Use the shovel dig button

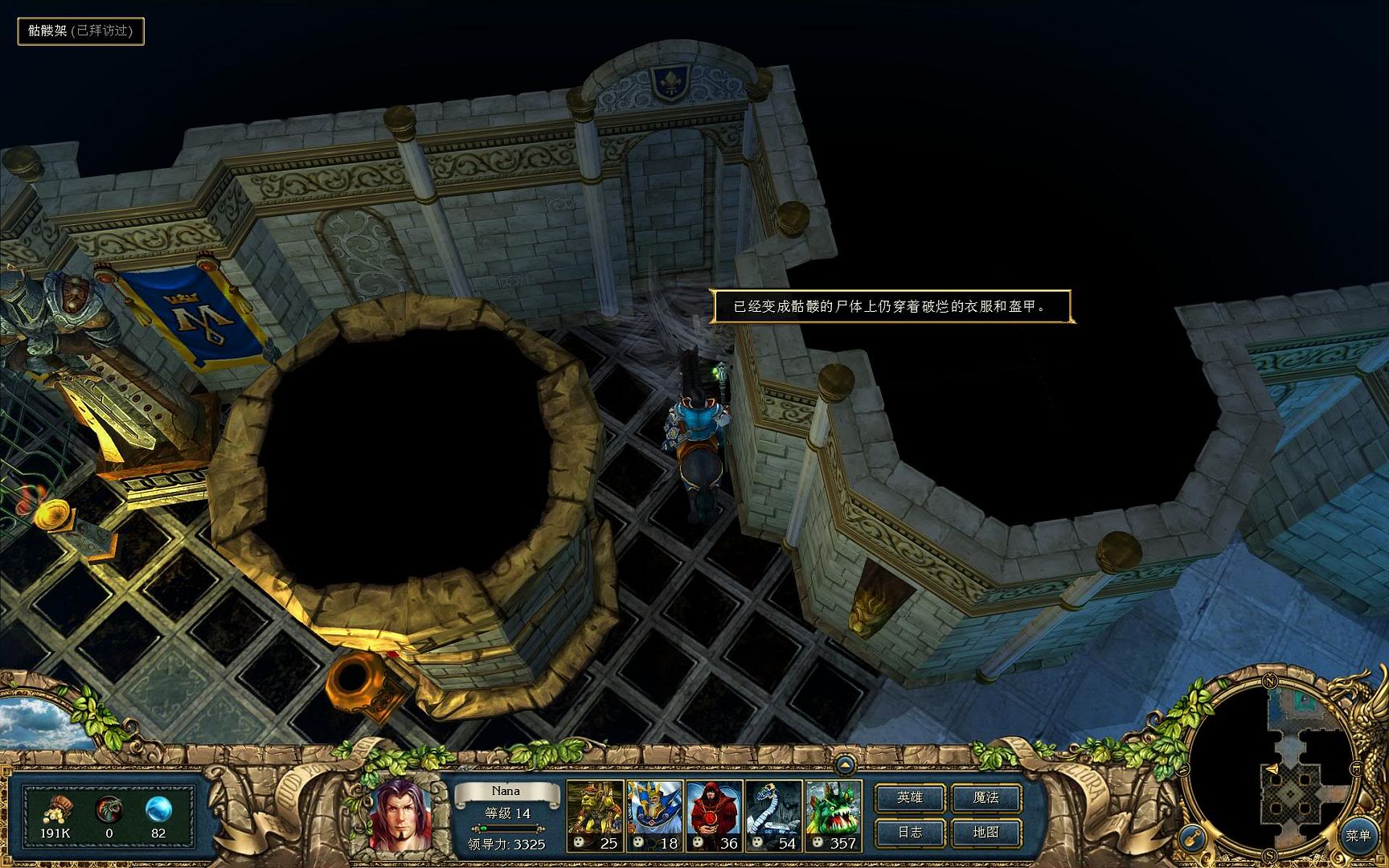coord(1191,837)
